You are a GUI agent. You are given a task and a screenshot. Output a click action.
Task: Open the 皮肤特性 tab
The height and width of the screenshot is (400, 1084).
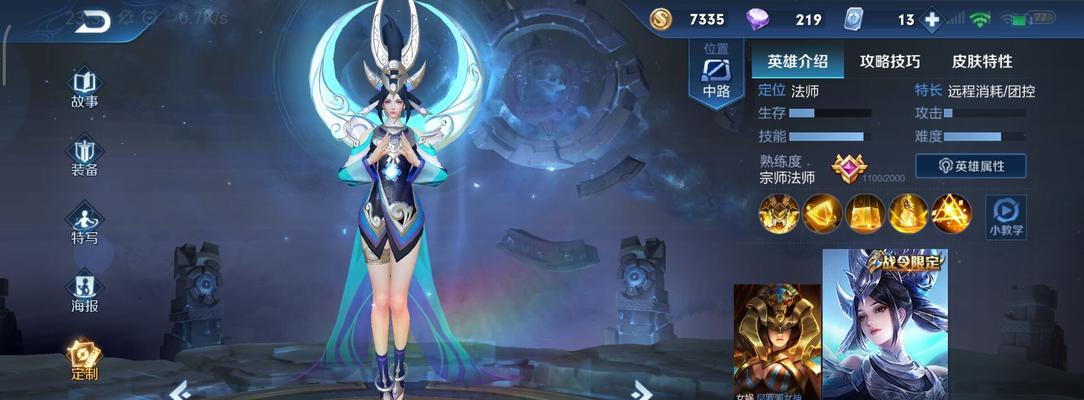(x=982, y=61)
